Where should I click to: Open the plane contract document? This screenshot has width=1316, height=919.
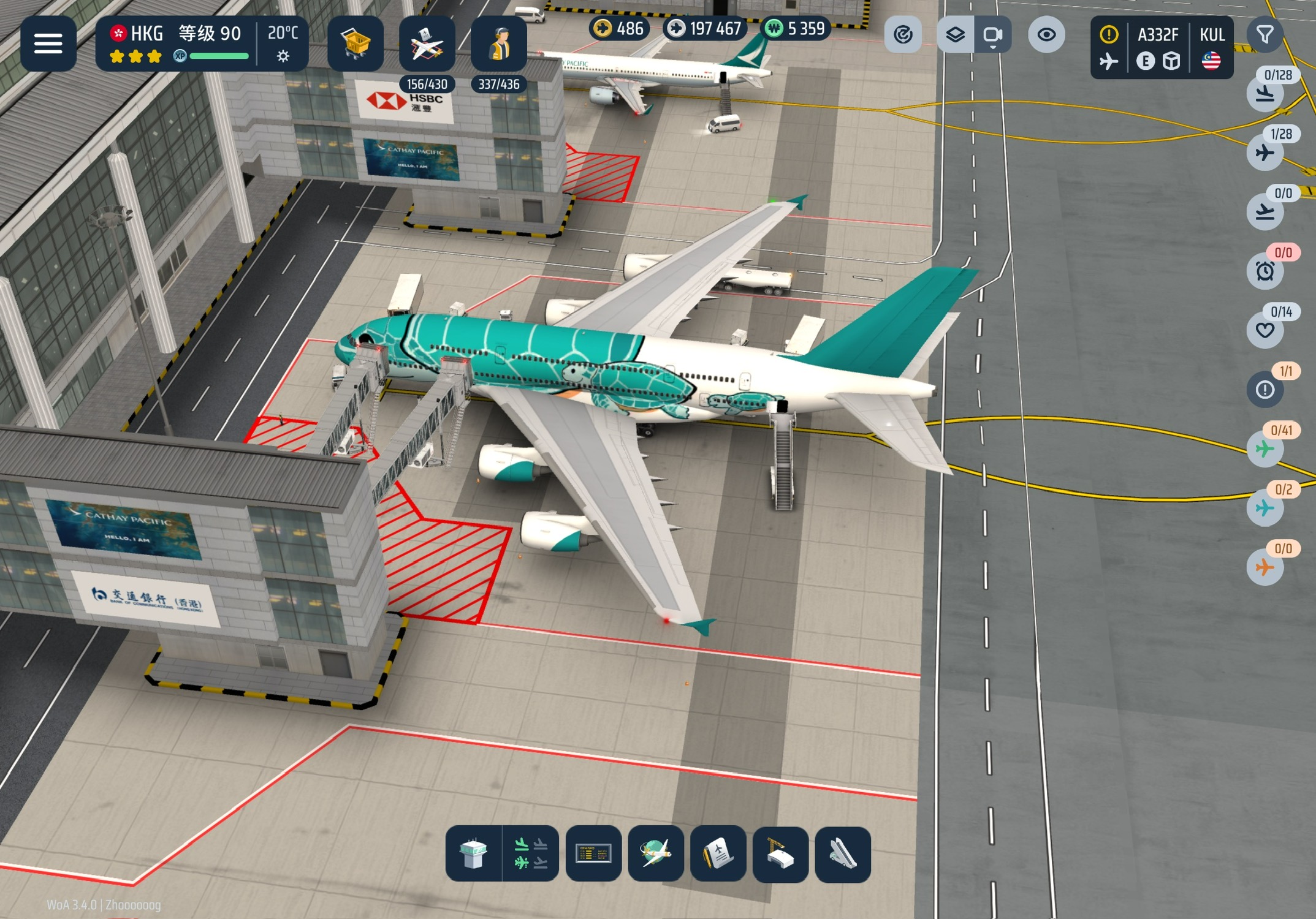point(718,854)
